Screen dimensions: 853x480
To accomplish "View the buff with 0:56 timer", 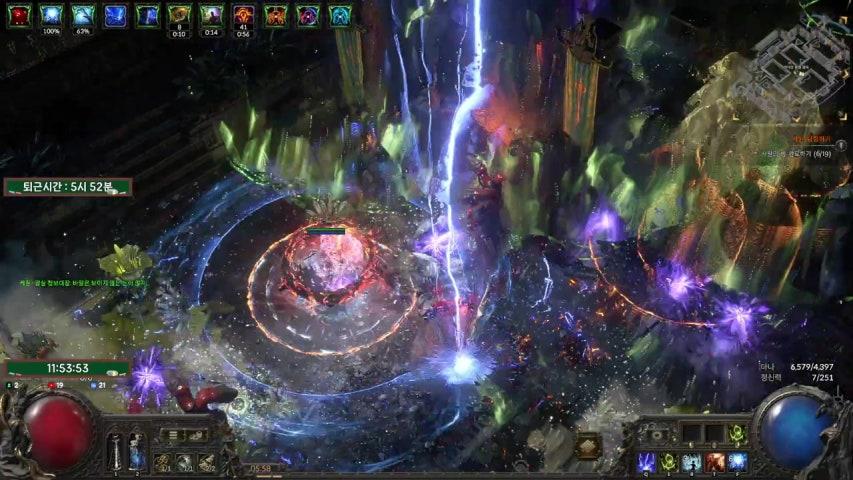I will [x=243, y=15].
